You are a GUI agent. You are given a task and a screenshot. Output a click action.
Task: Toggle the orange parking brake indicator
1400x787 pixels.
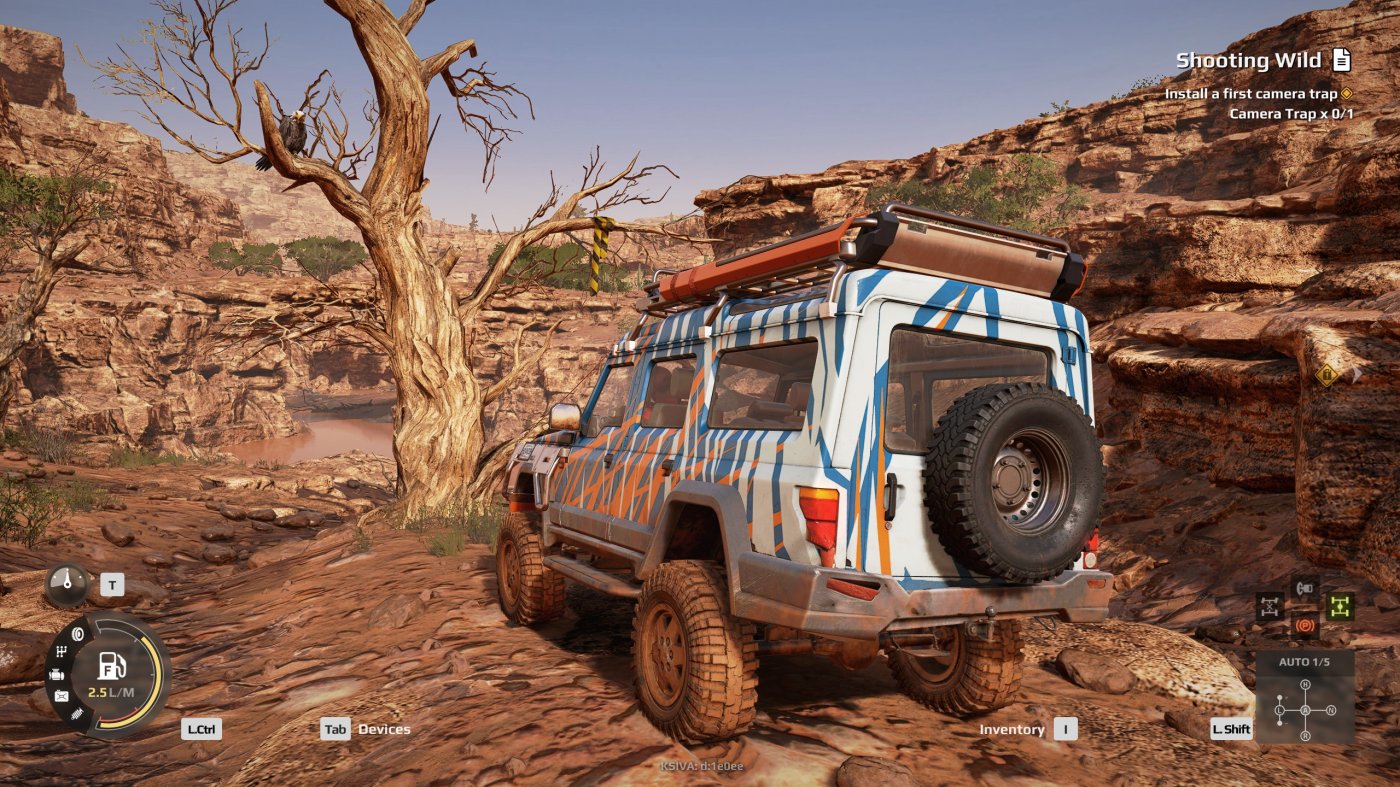[1305, 624]
